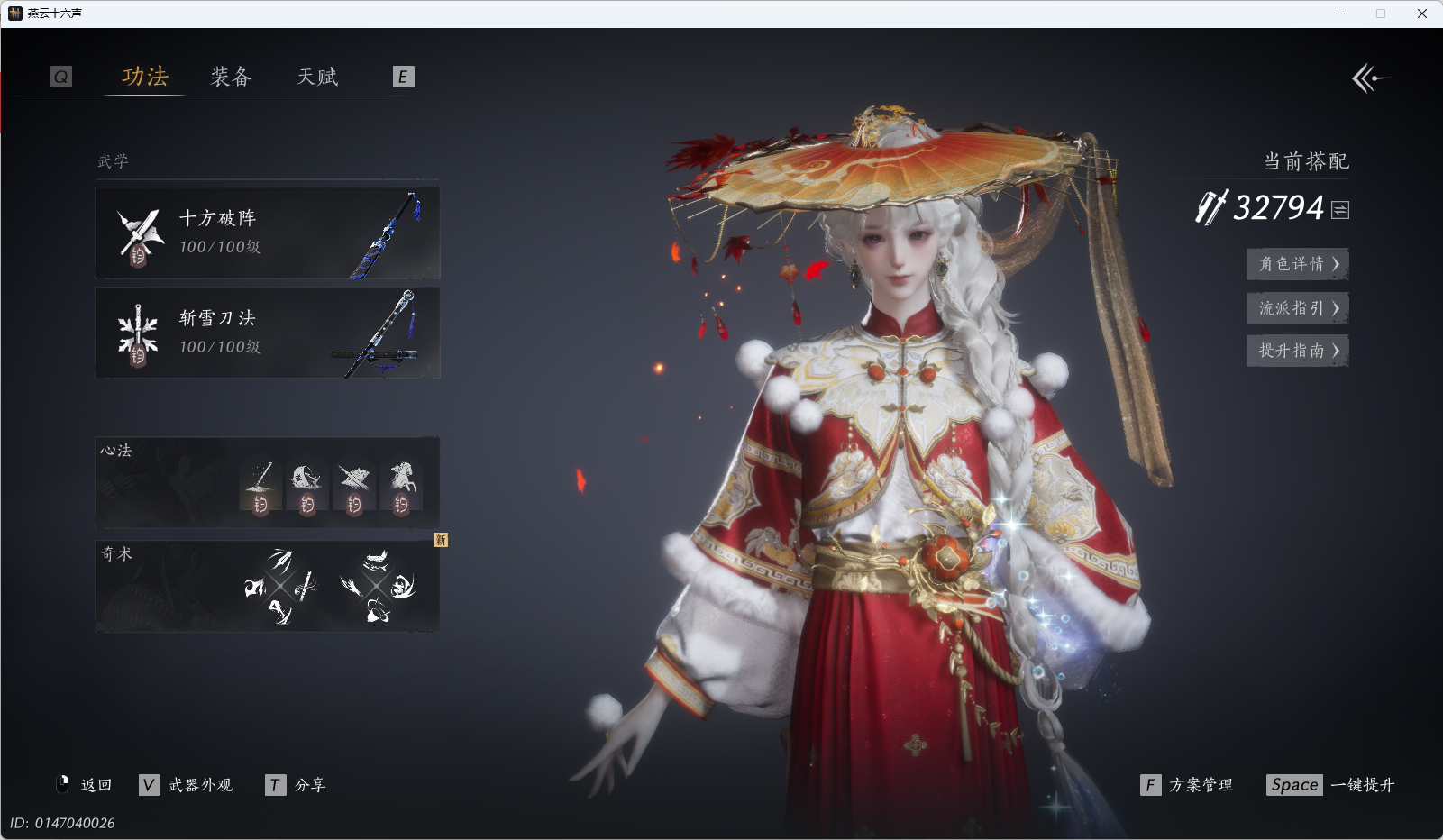Click the back arrow at top right
This screenshot has width=1443, height=840.
1370,78
